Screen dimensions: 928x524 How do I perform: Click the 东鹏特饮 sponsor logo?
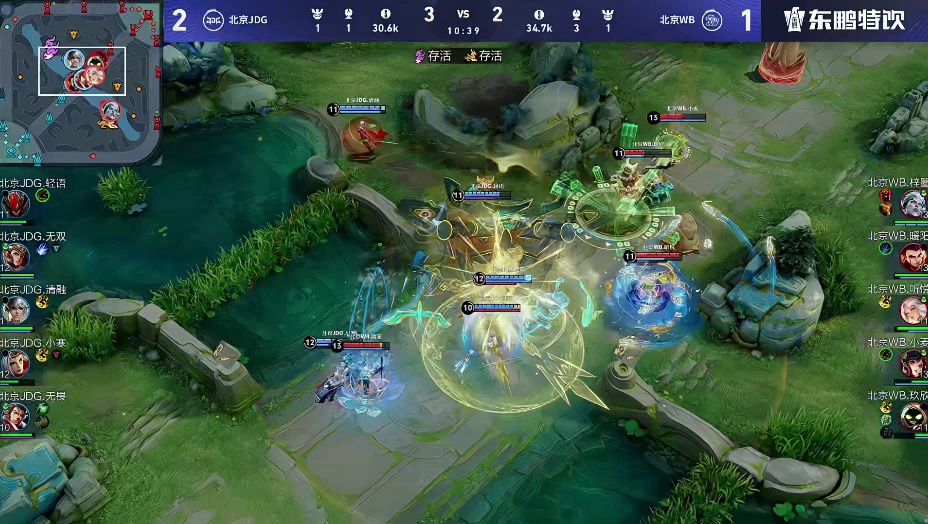[x=845, y=20]
